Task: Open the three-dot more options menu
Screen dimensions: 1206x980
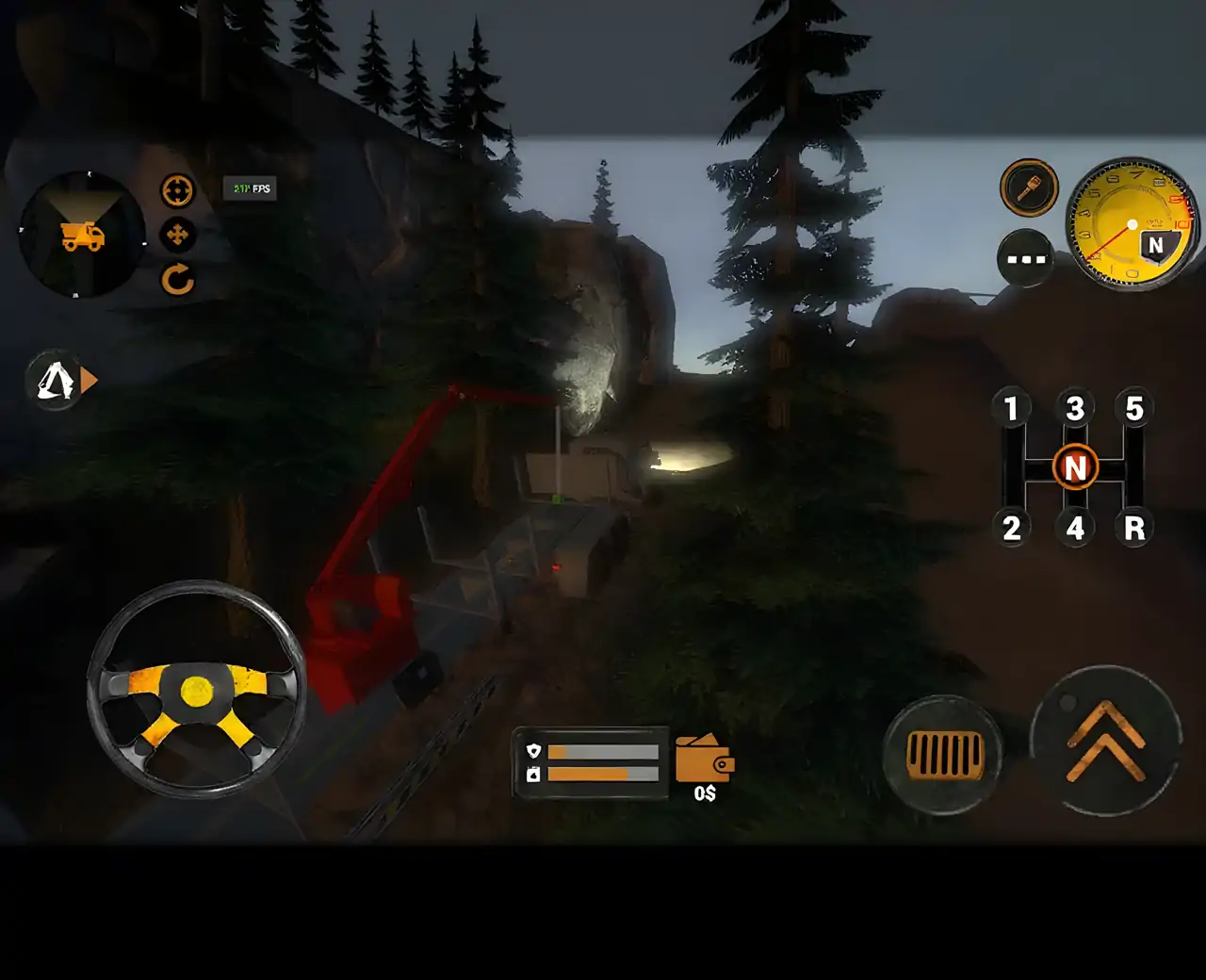Action: tap(1026, 258)
